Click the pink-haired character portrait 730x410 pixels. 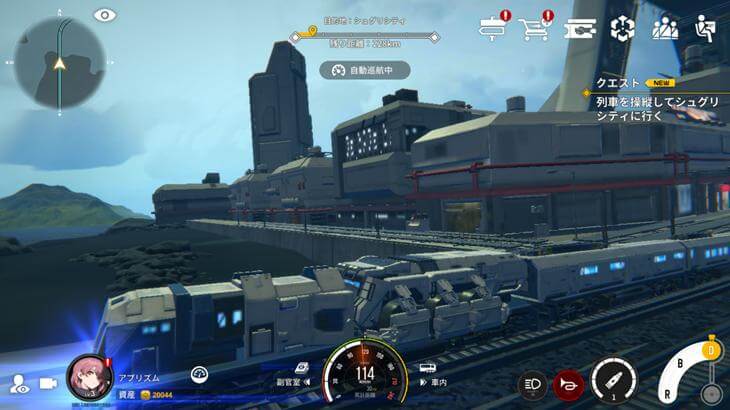89,378
